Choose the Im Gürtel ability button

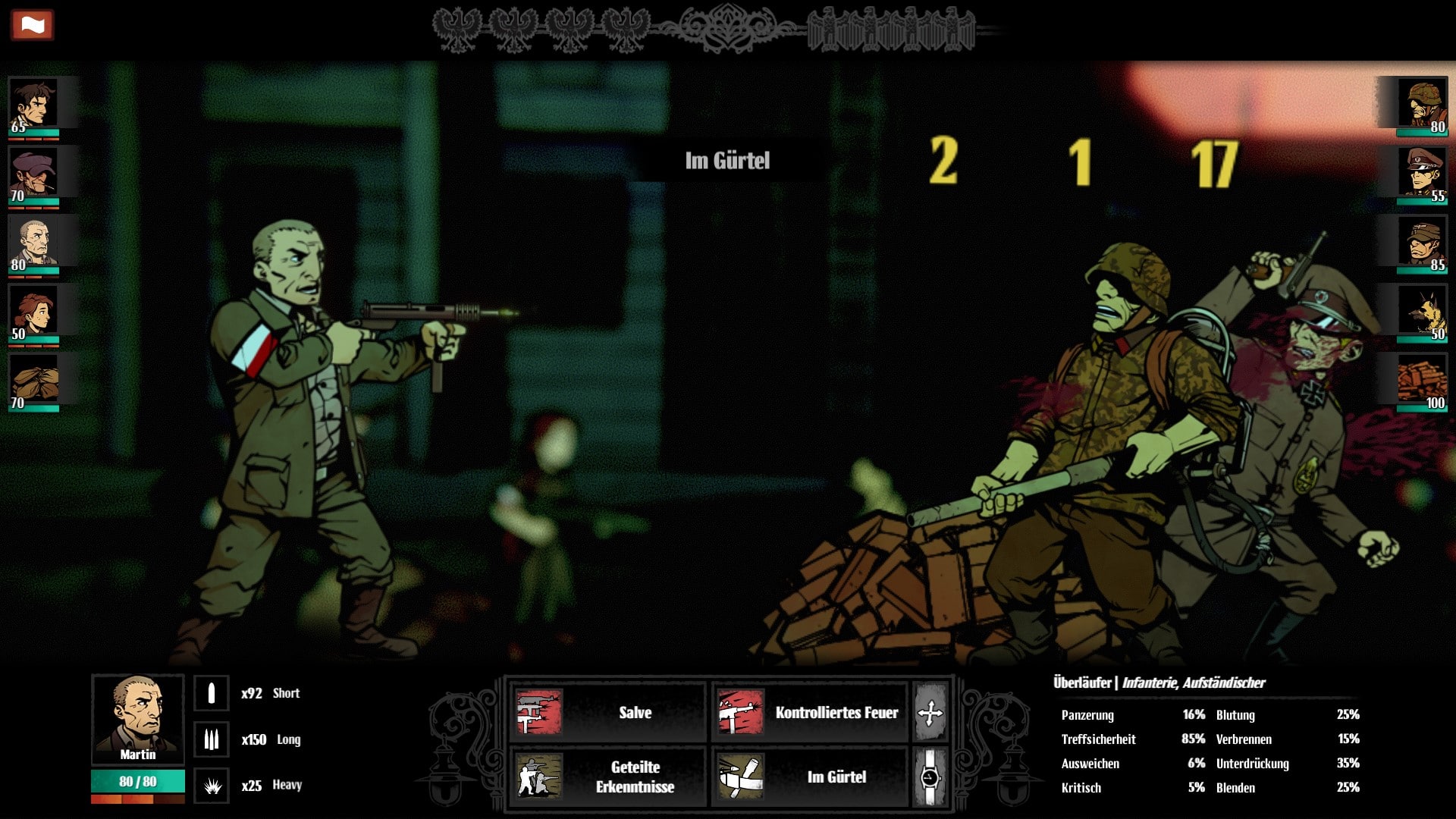(x=810, y=777)
